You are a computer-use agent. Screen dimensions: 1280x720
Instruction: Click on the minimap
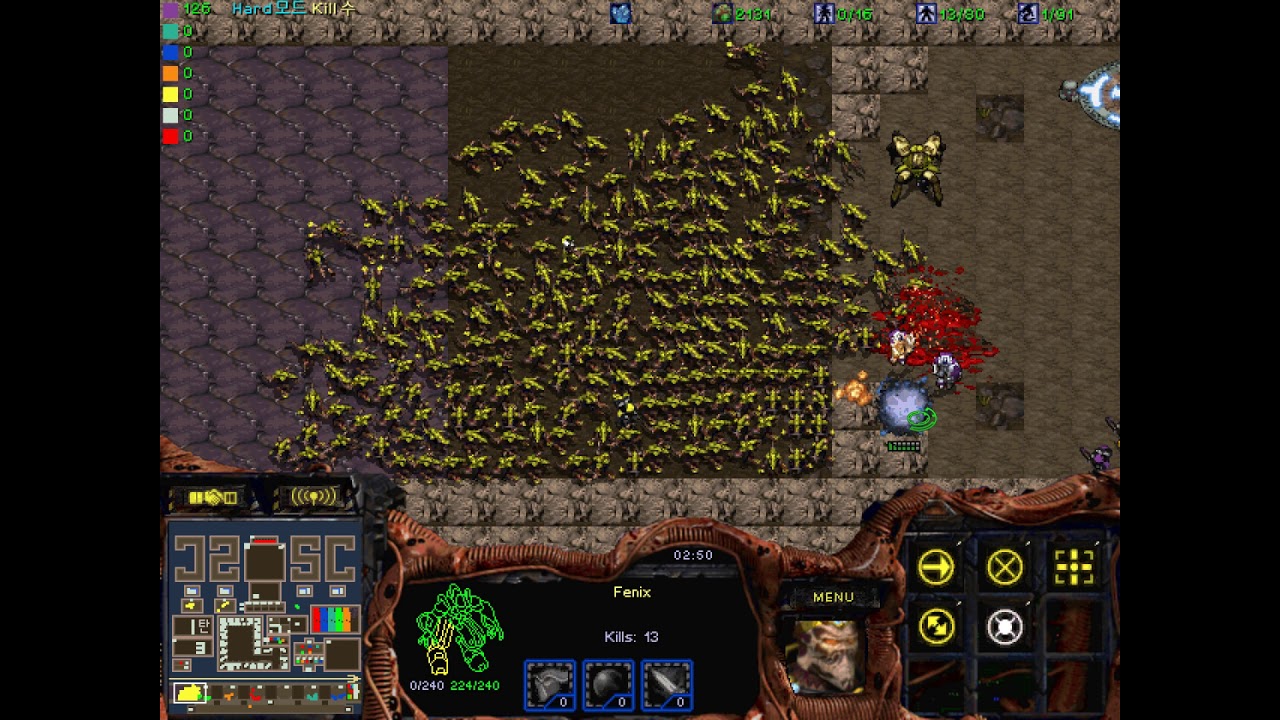(265, 610)
